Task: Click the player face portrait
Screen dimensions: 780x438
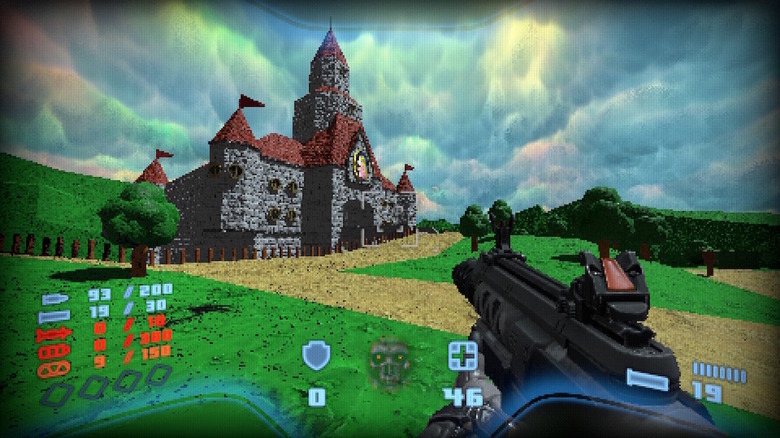Action: [389, 365]
